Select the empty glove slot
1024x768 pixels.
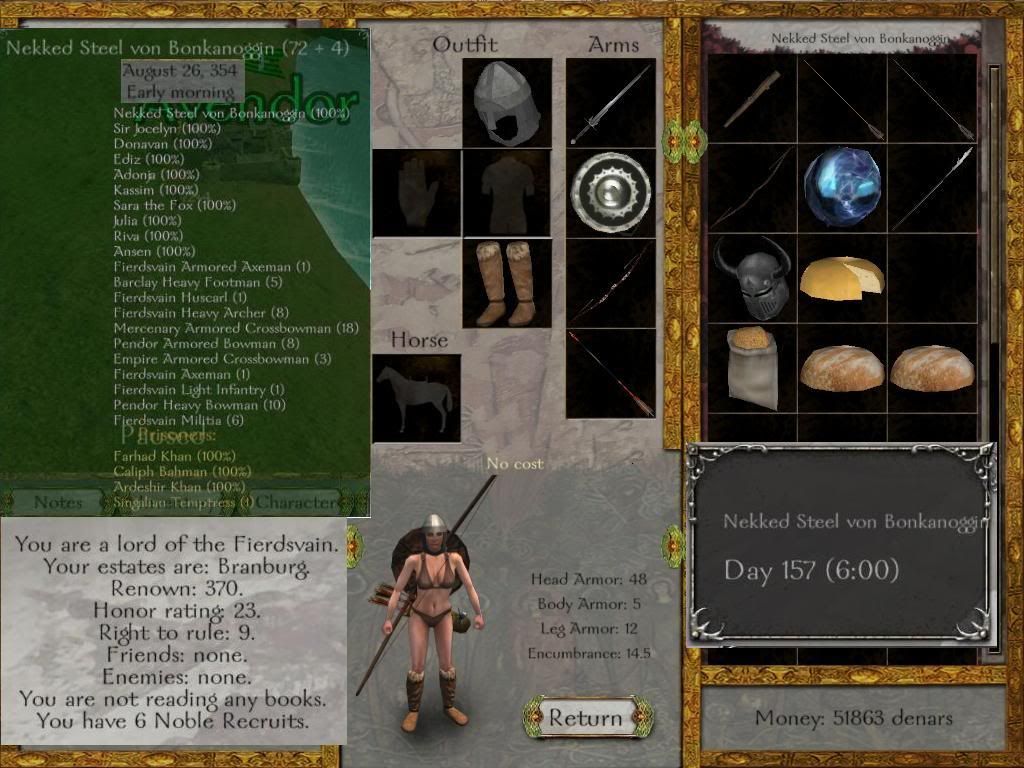(x=417, y=193)
